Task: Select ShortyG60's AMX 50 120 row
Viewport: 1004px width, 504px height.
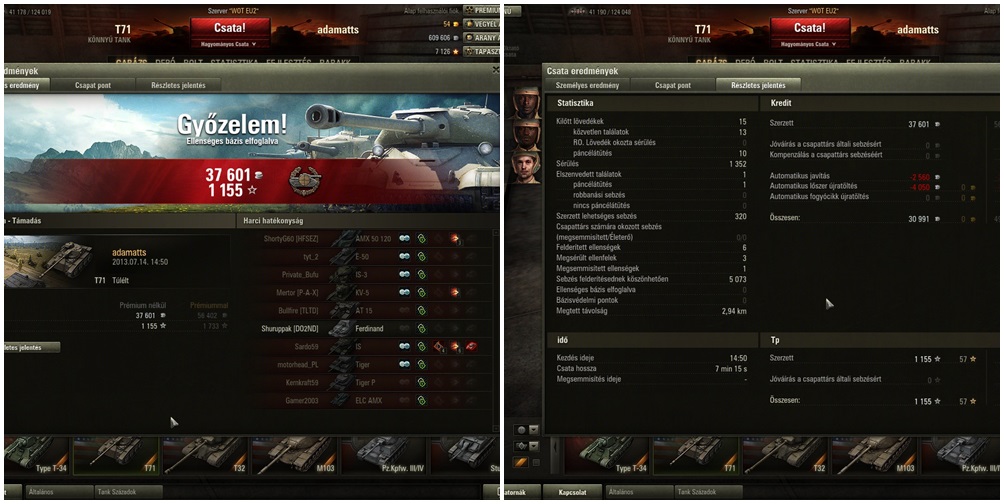Action: [365, 239]
